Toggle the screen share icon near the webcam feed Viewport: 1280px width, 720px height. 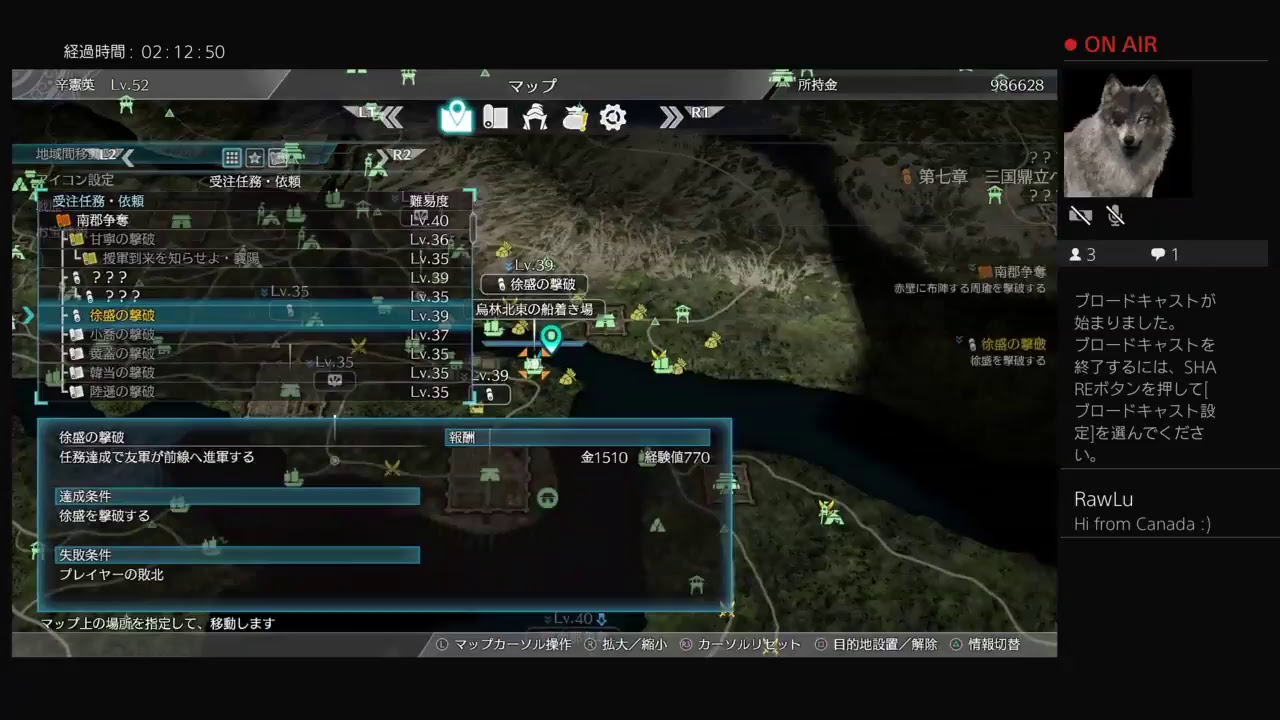pyautogui.click(x=1080, y=215)
